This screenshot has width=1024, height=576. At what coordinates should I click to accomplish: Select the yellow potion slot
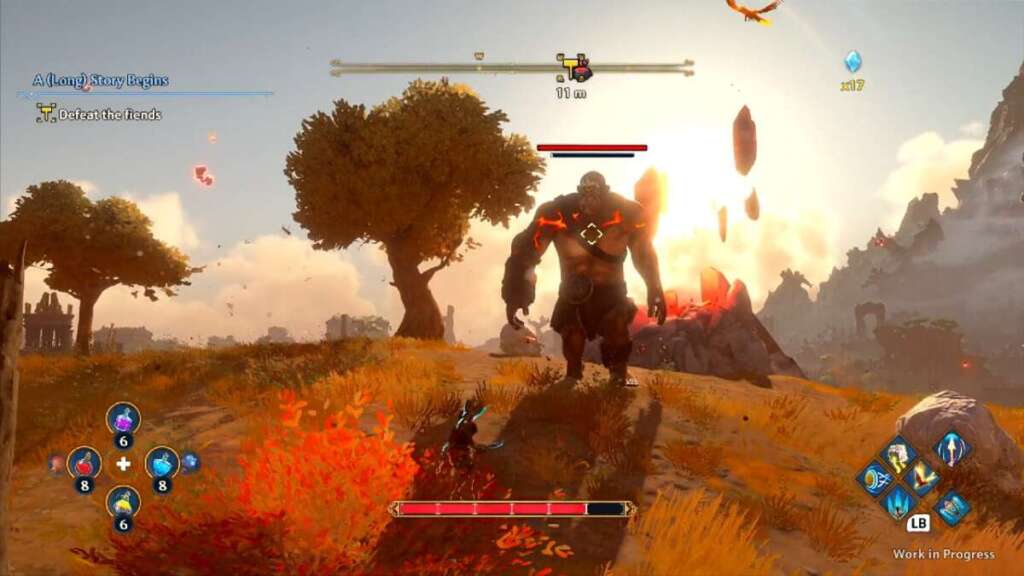pos(123,501)
